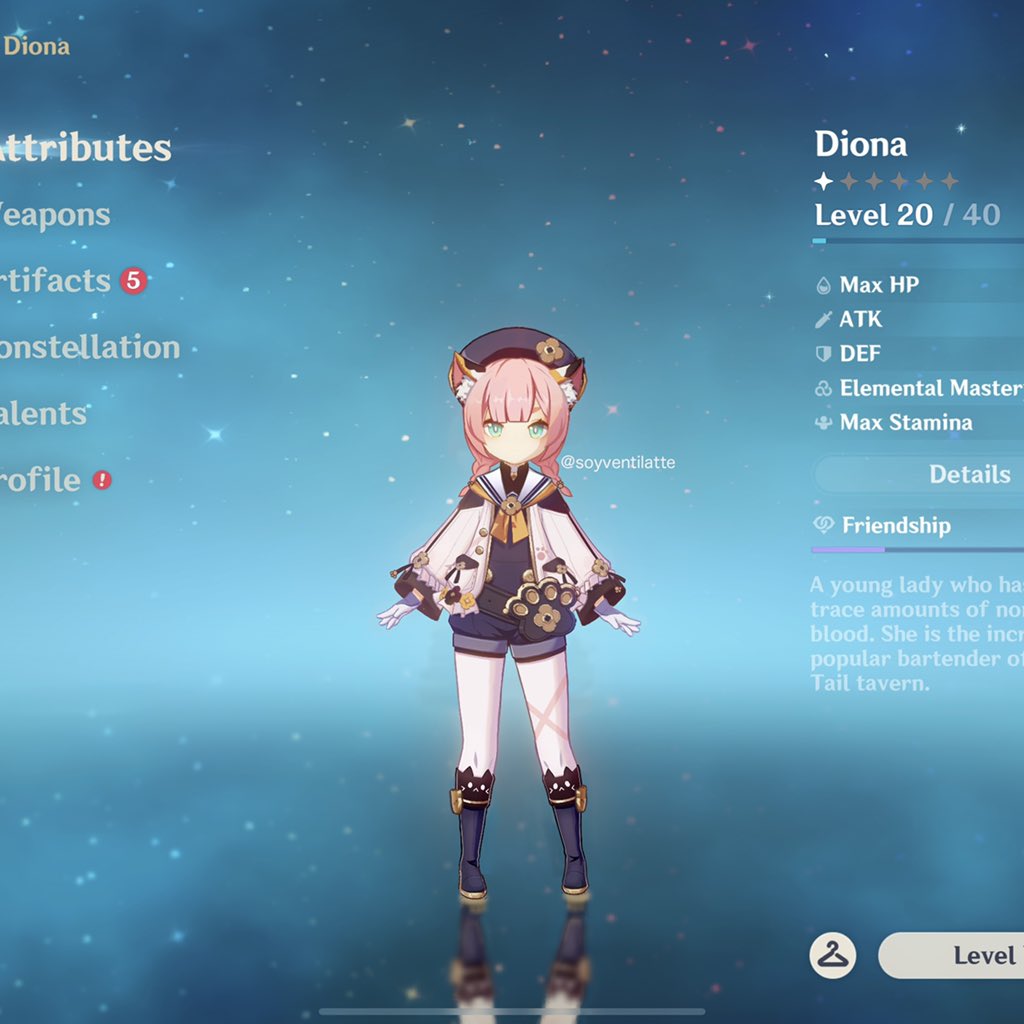Select the Friendship row

896,525
